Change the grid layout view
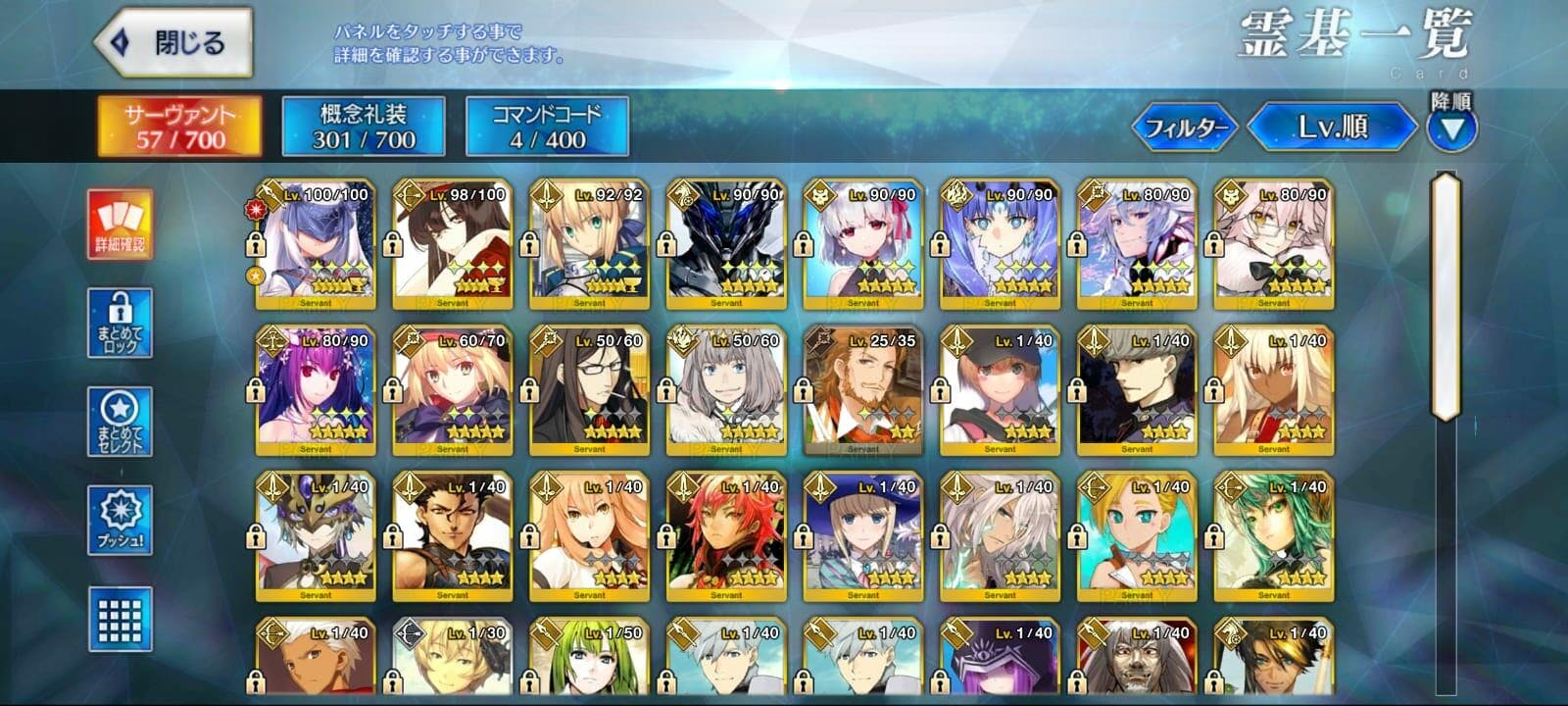The width and height of the screenshot is (1568, 706). [120, 619]
